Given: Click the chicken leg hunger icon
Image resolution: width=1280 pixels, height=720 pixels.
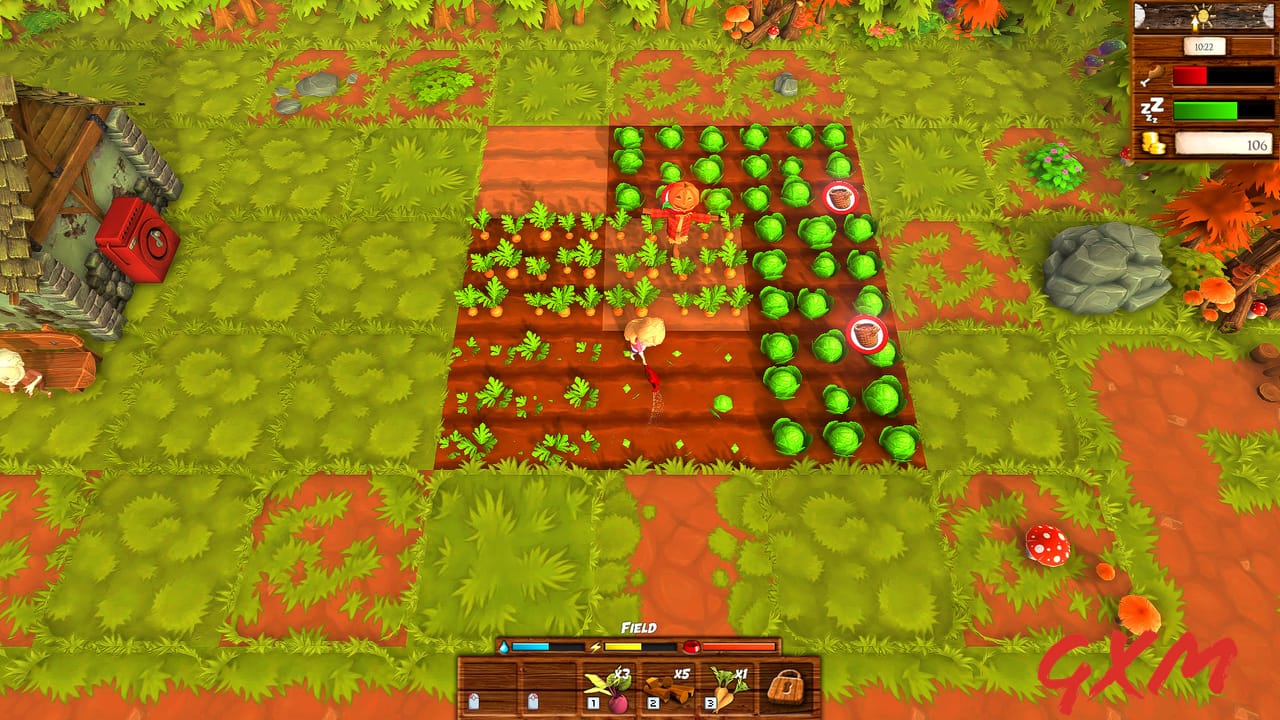Looking at the screenshot, I should [x=1154, y=74].
